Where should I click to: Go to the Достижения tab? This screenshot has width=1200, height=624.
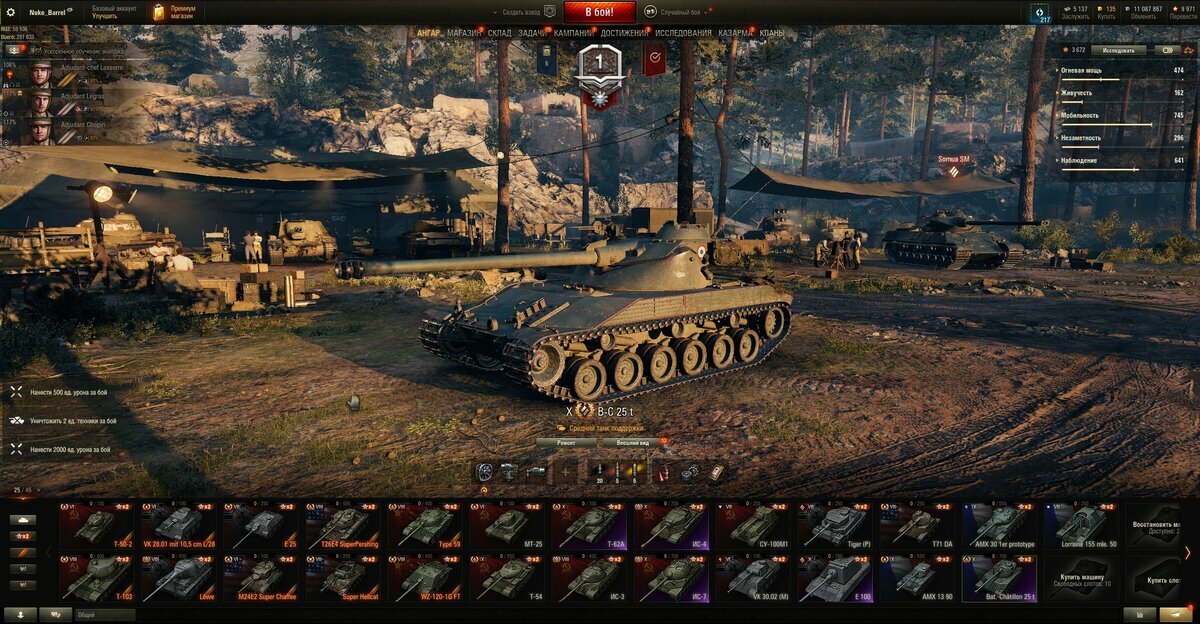coord(624,33)
